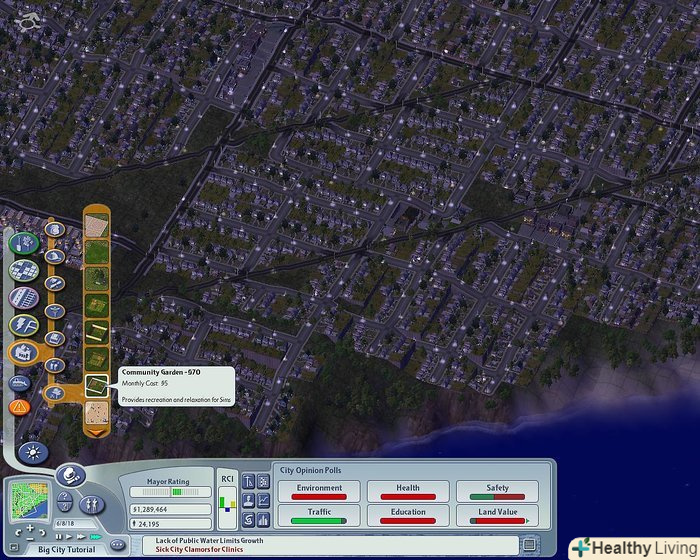700x560 pixels.
Task: Open the options ellipsis button
Action: [118, 544]
